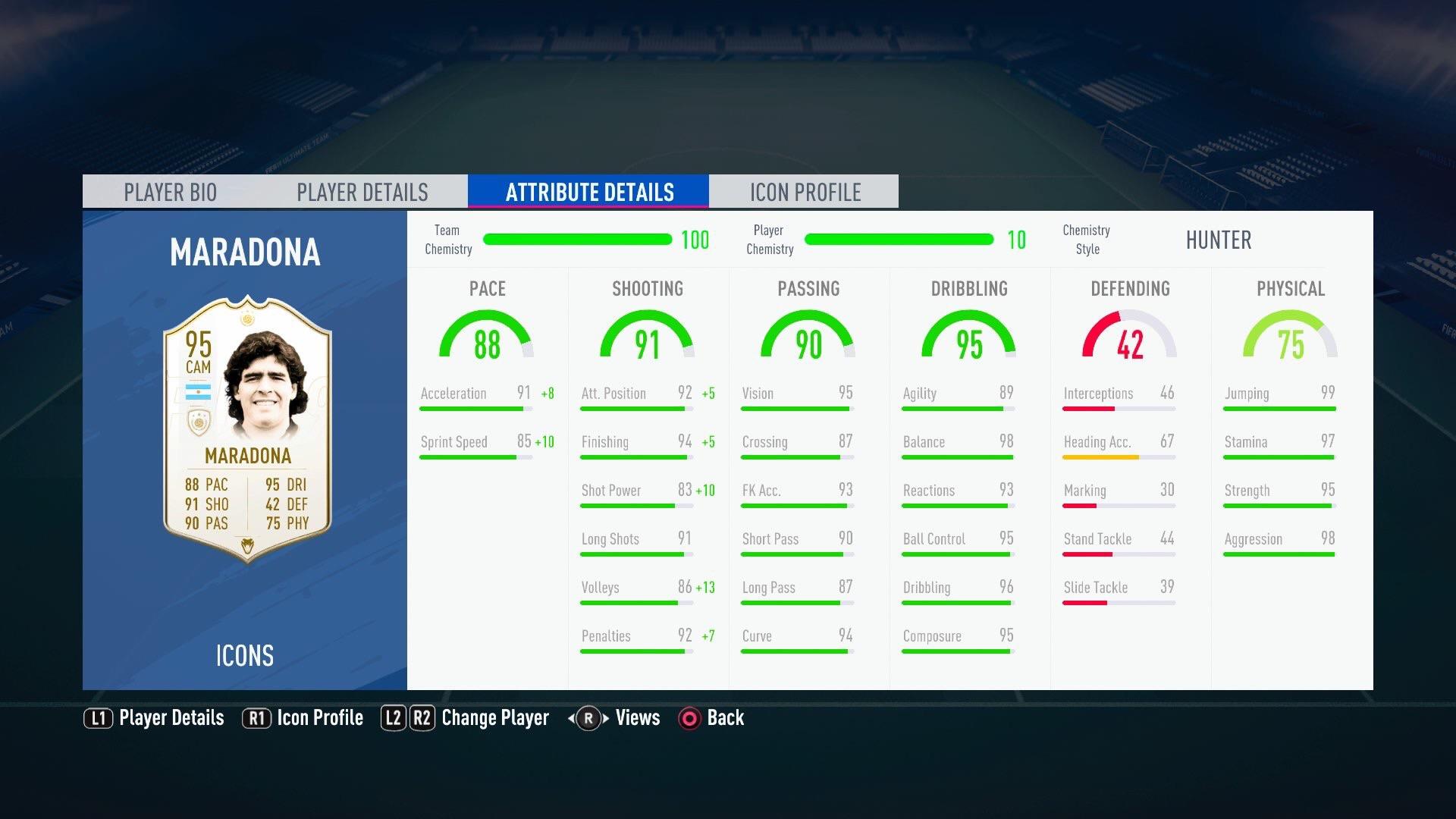Image resolution: width=1456 pixels, height=819 pixels.
Task: Select the Change Player control
Action: coord(494,718)
